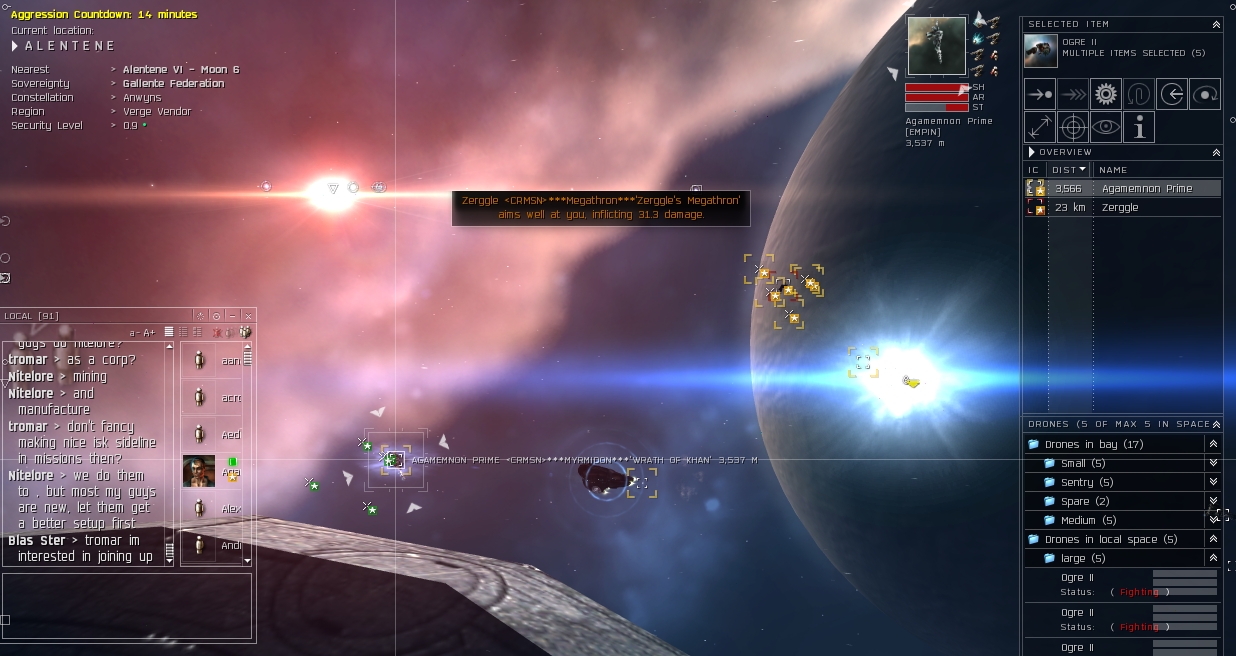Select Zerggle in the overview list
1236x656 pixels.
1119,207
